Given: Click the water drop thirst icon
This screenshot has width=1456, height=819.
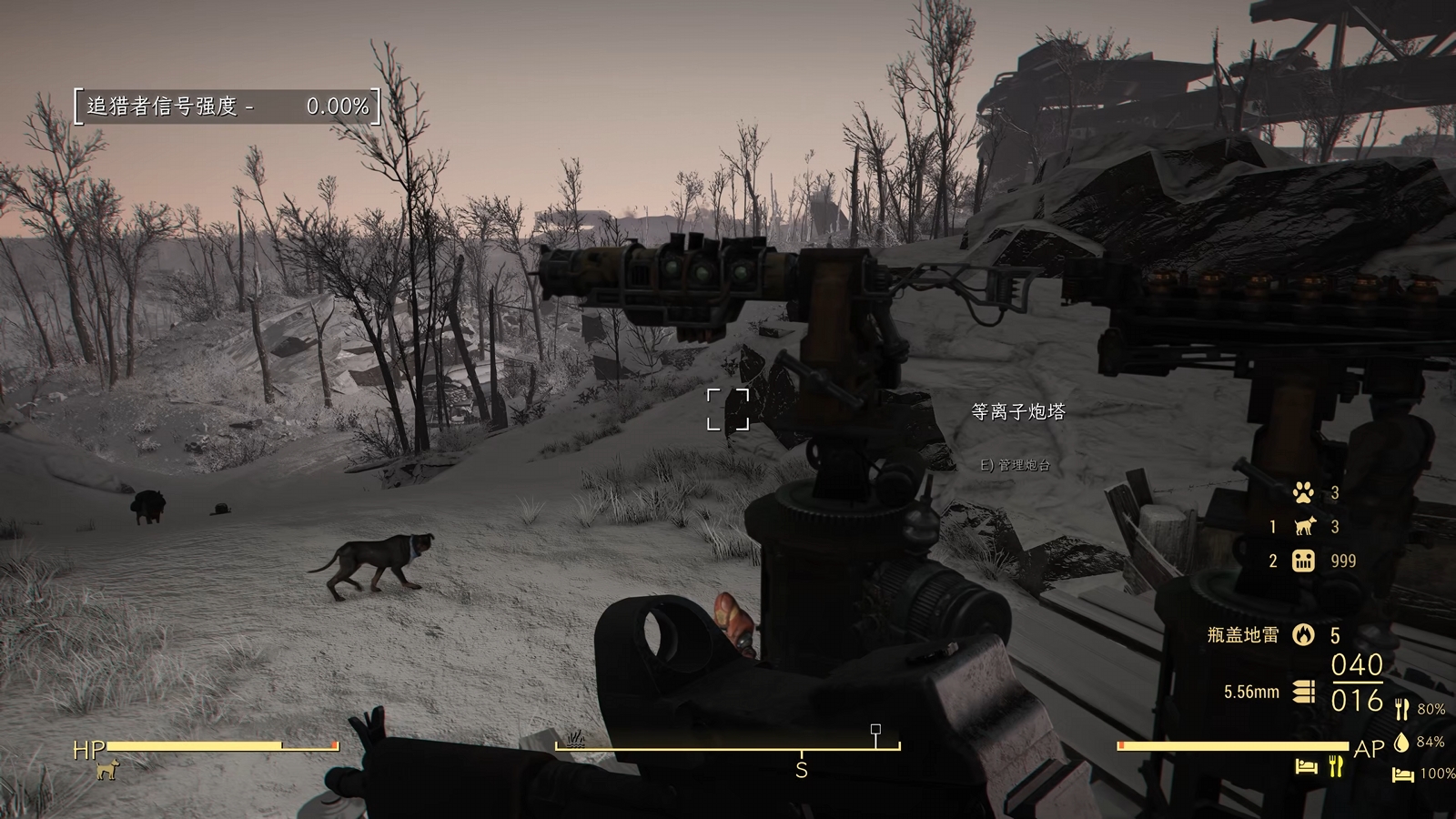Looking at the screenshot, I should 1401,742.
